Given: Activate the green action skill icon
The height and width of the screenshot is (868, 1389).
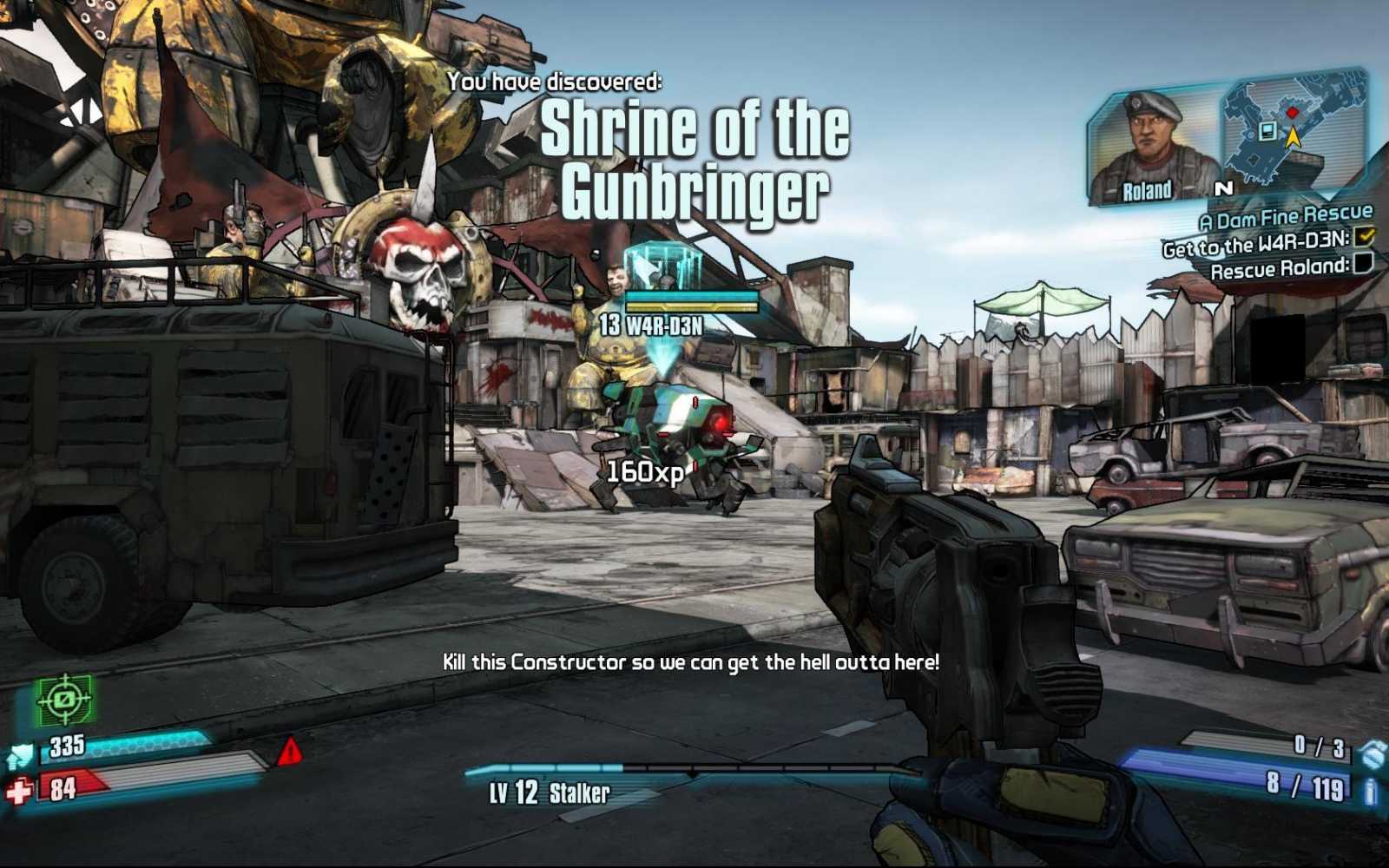Looking at the screenshot, I should (64, 699).
